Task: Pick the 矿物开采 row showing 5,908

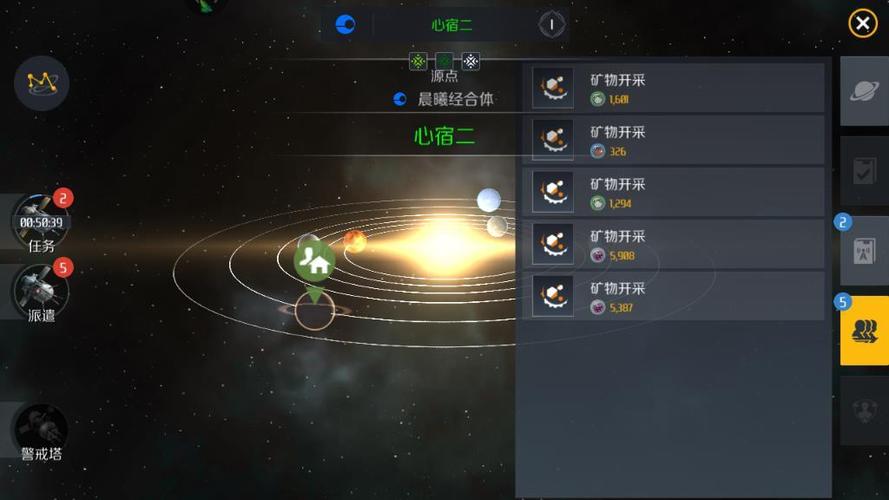Action: point(676,244)
